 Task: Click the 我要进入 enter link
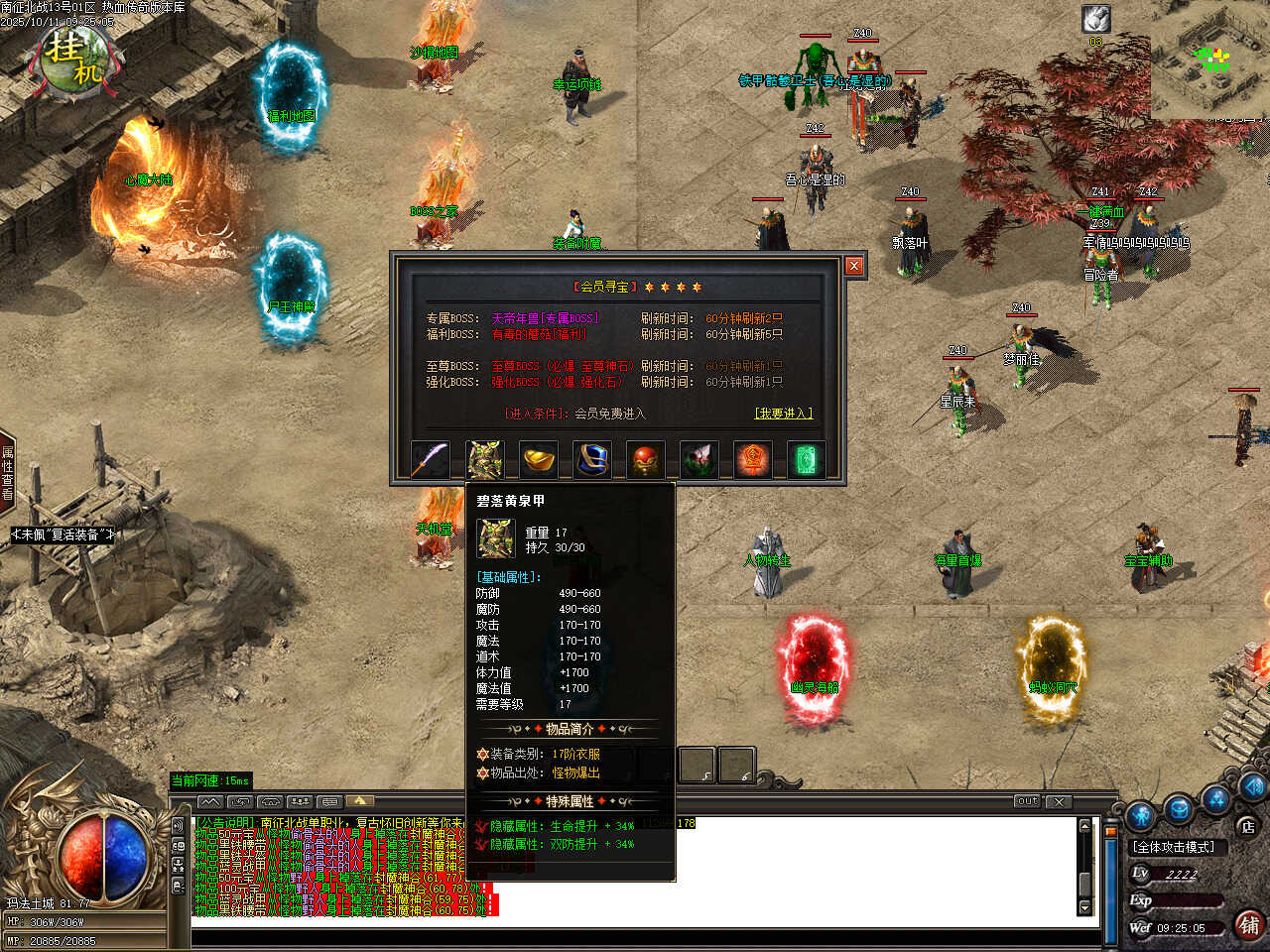point(783,413)
